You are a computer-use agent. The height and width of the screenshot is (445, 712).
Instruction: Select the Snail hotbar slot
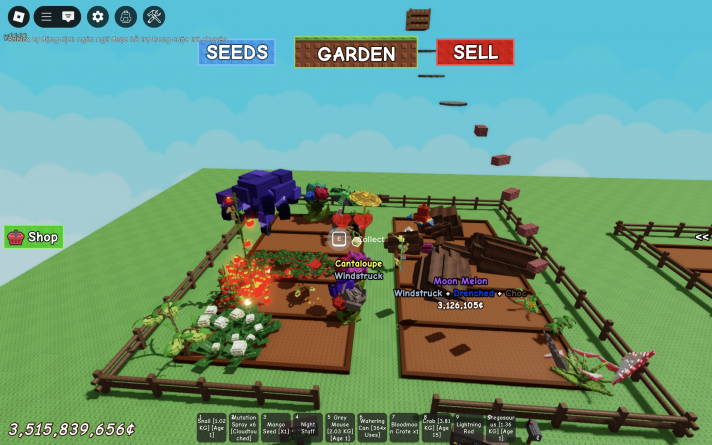tap(211, 427)
